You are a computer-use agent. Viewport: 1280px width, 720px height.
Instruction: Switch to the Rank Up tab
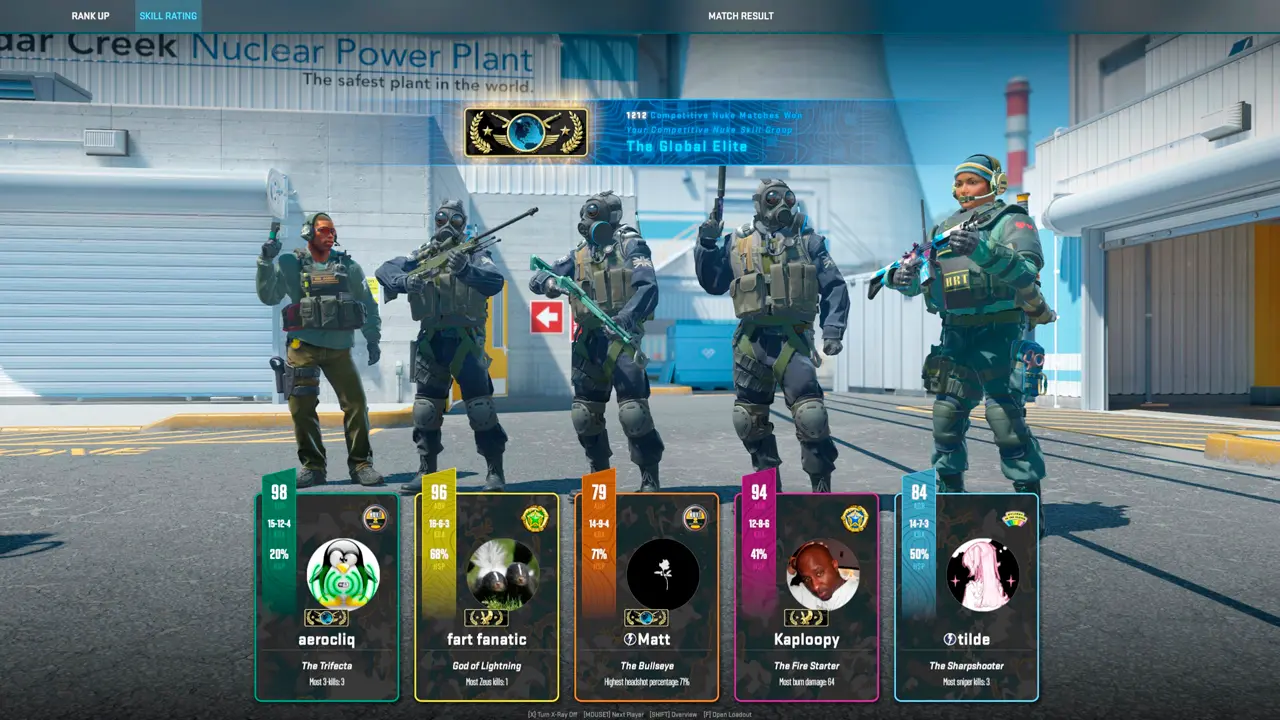tap(90, 16)
